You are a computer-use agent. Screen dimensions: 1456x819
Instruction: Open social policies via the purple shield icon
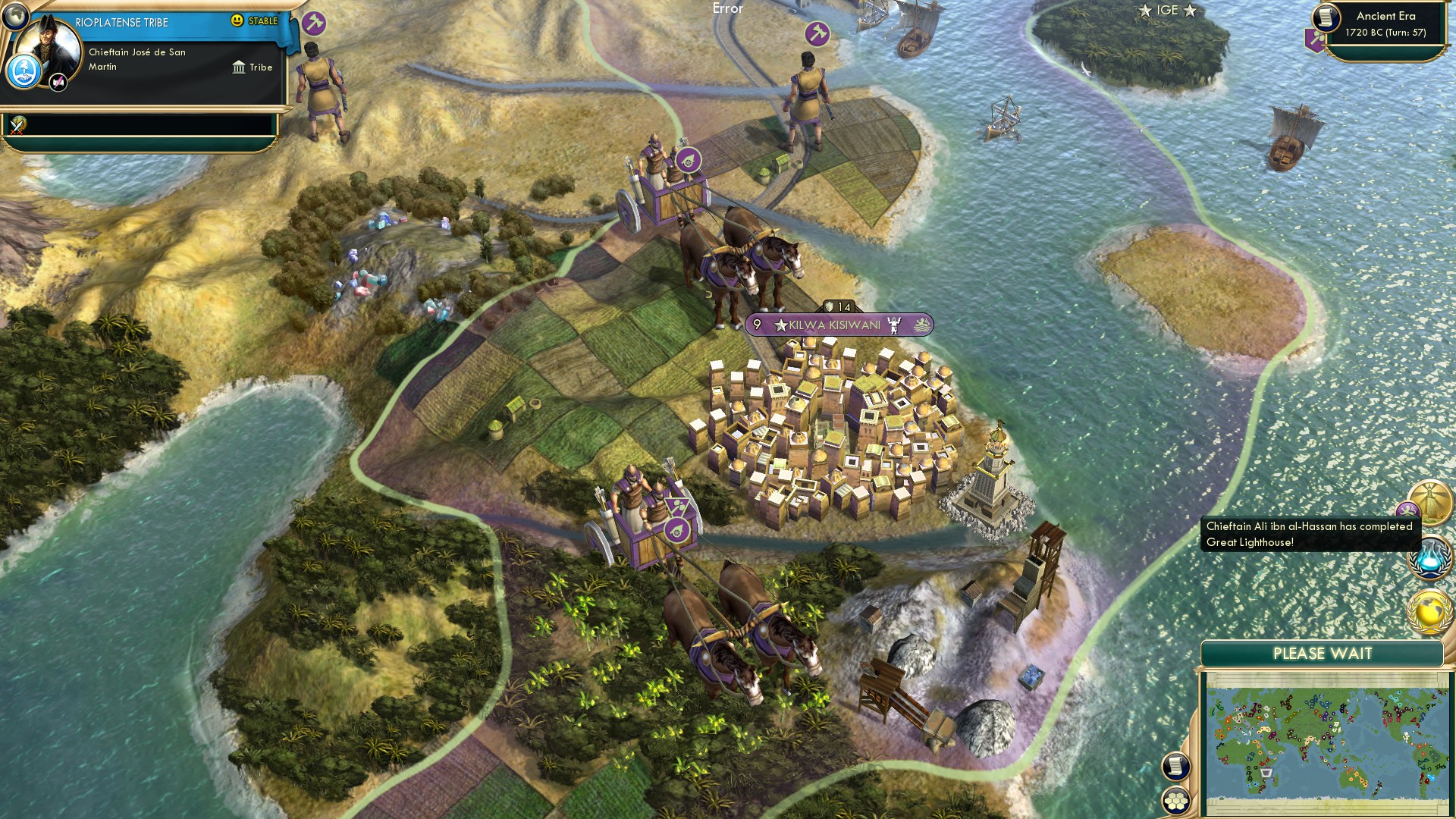pyautogui.click(x=1314, y=40)
